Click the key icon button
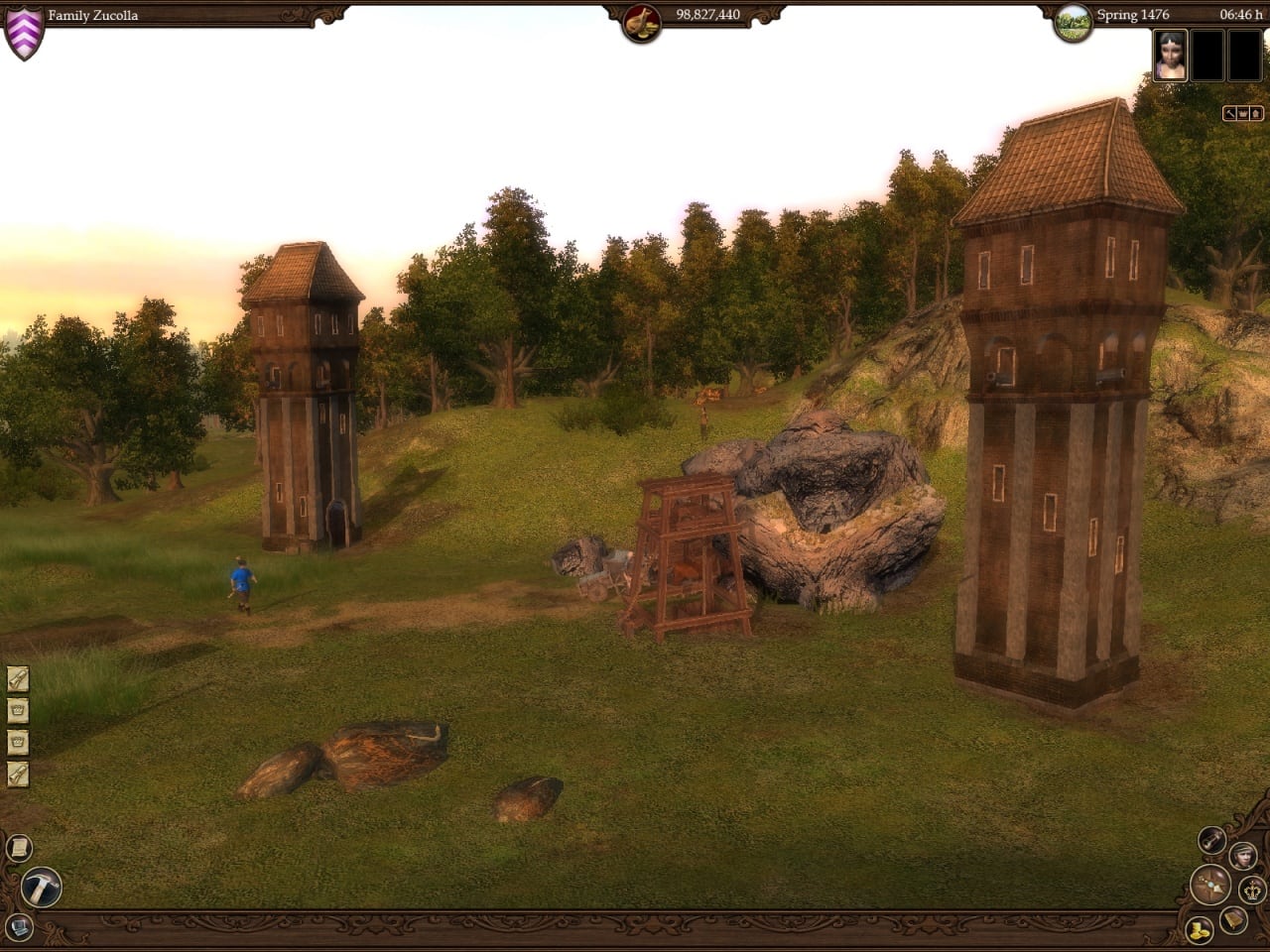The height and width of the screenshot is (952, 1270). click(1211, 840)
